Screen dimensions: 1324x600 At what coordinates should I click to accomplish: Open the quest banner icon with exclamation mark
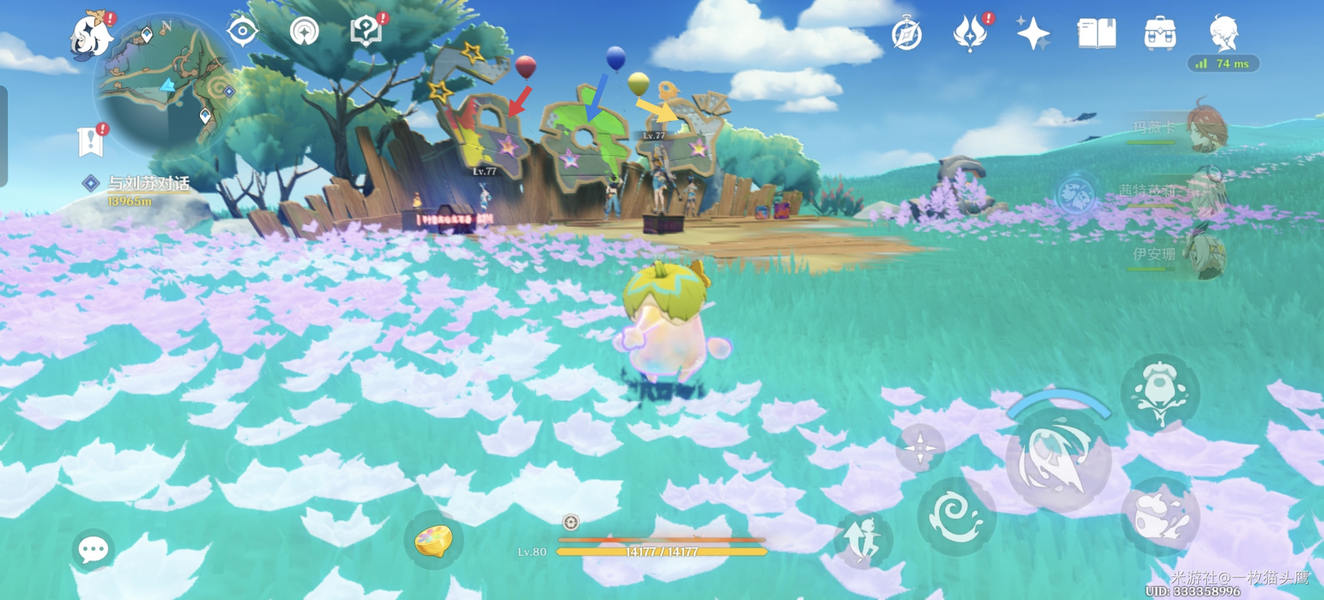point(90,142)
